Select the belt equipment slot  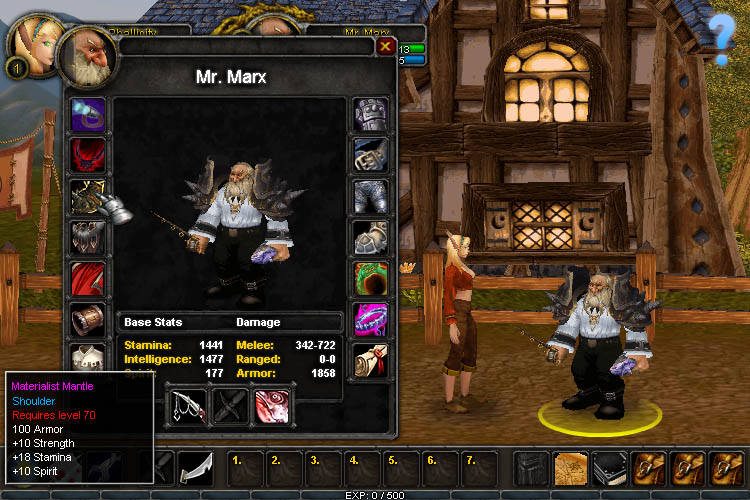(370, 157)
